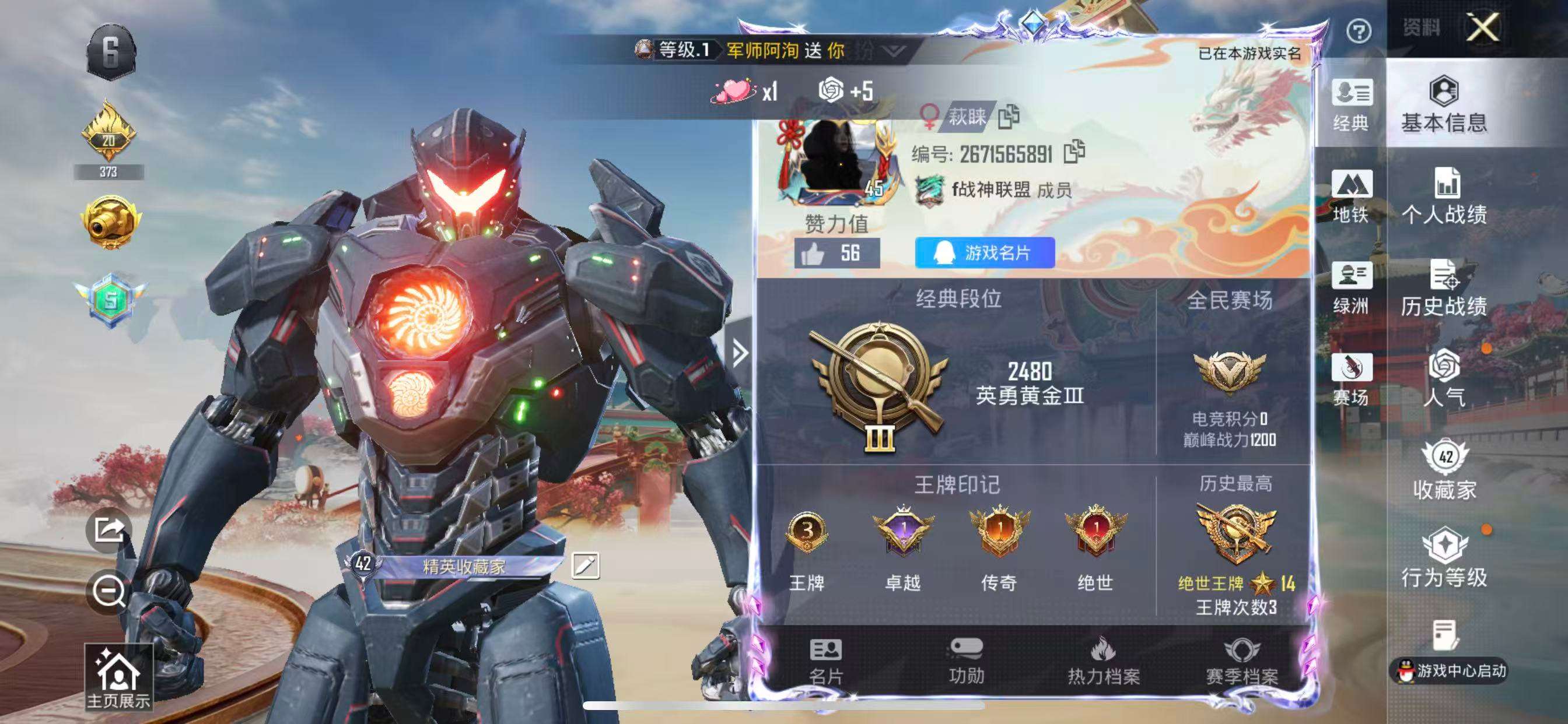Screen dimensions: 1568x724
Task: Open the 人气 popularity page
Action: [1444, 378]
